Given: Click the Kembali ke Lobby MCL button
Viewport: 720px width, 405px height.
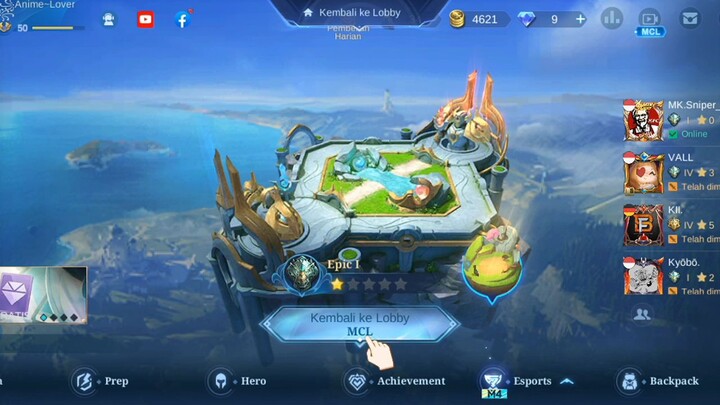Looking at the screenshot, I should (359, 323).
